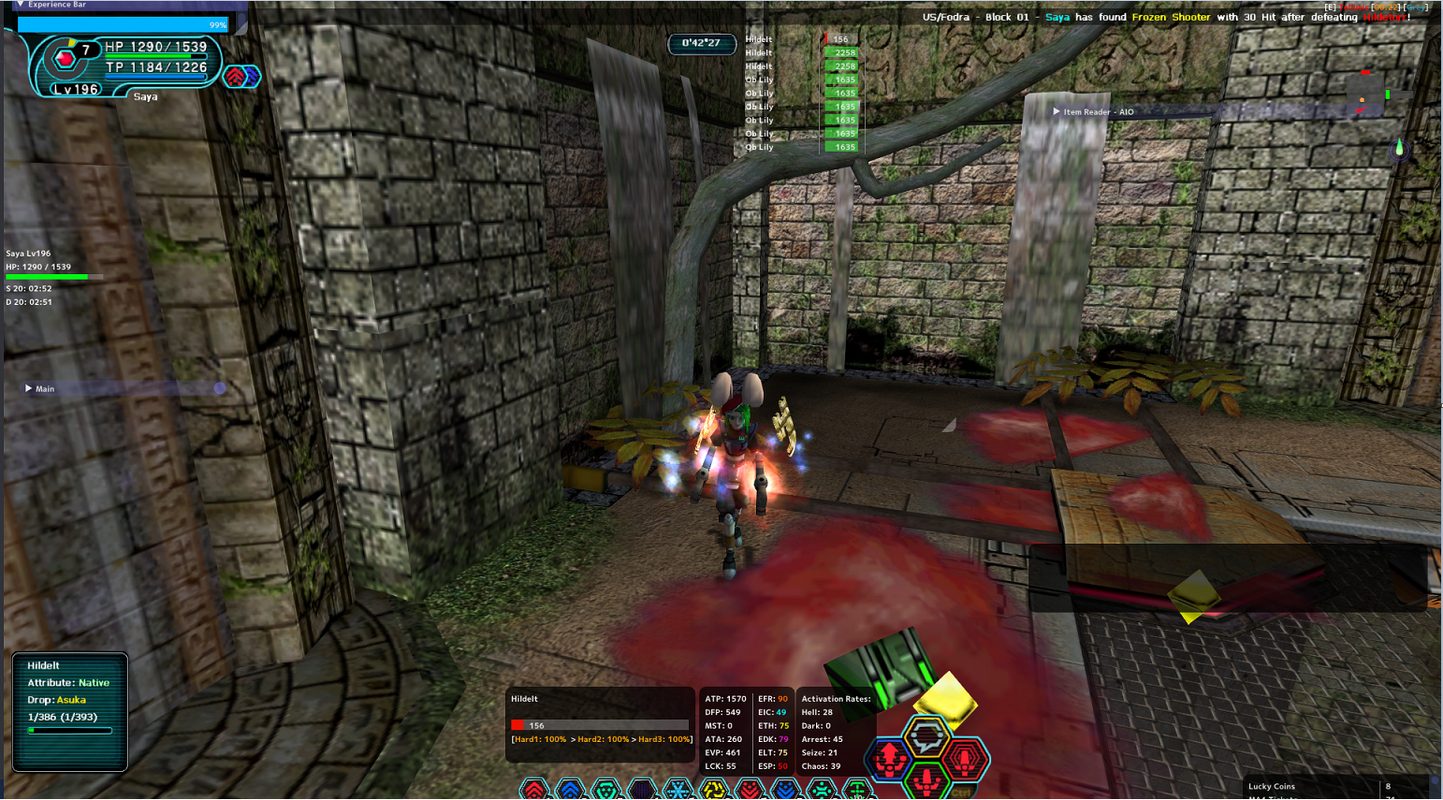This screenshot has height=800, width=1443.
Task: Expand the Item Reader - AIO window
Action: [x=1057, y=112]
